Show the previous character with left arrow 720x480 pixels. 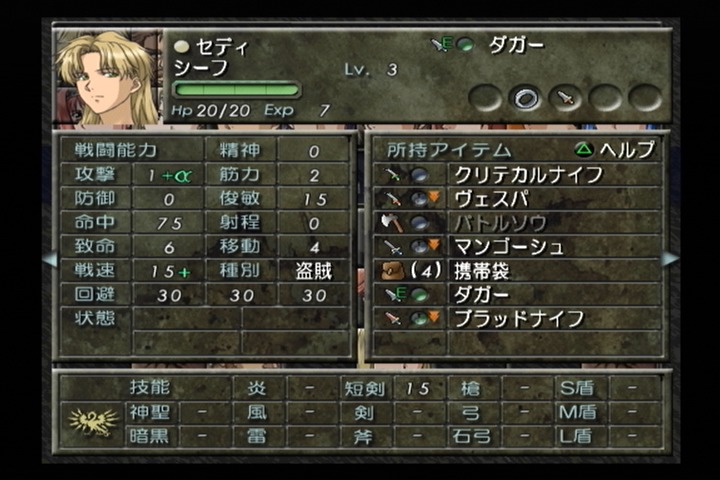click(x=48, y=259)
